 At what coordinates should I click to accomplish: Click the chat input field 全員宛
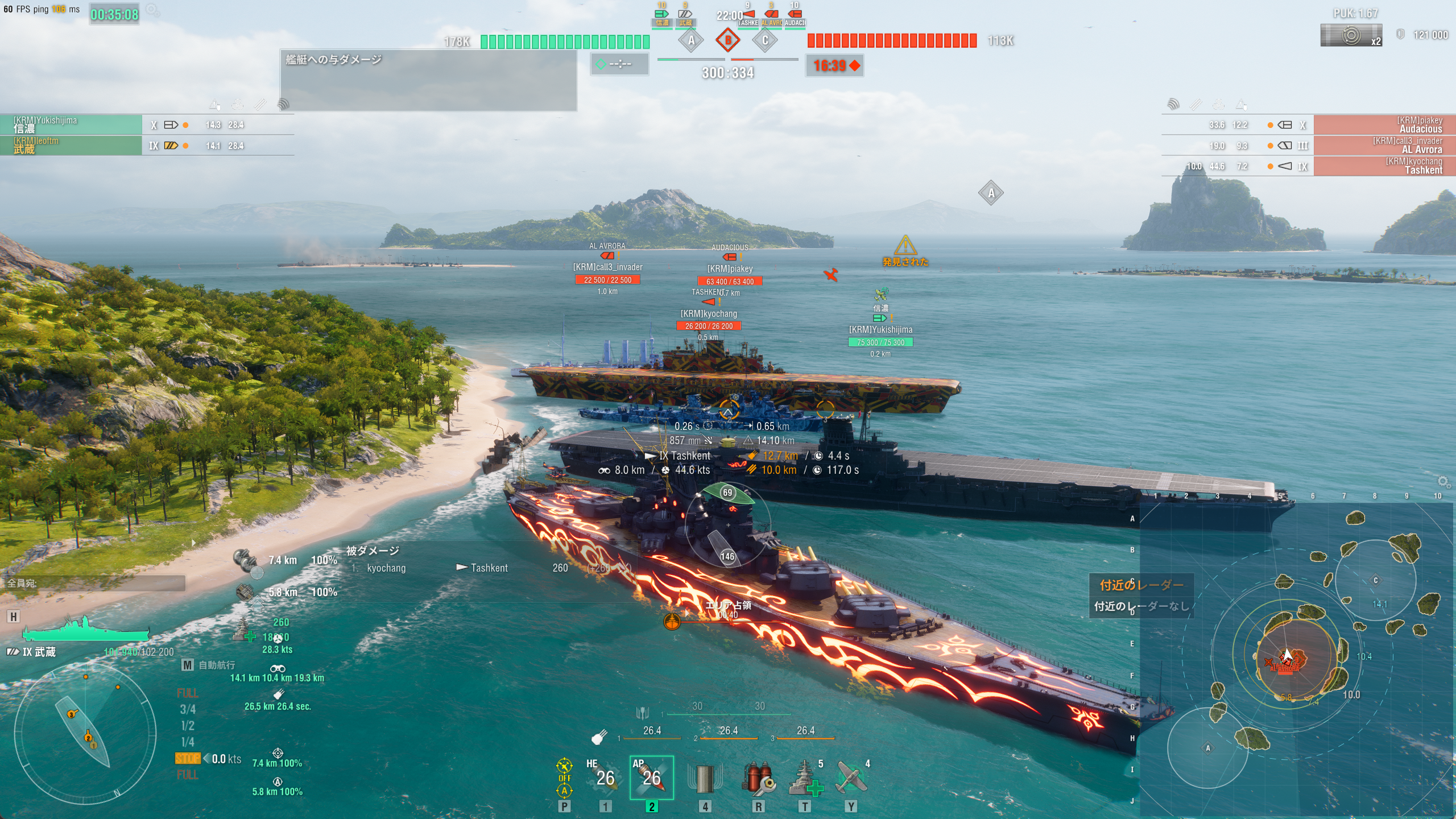(x=94, y=583)
